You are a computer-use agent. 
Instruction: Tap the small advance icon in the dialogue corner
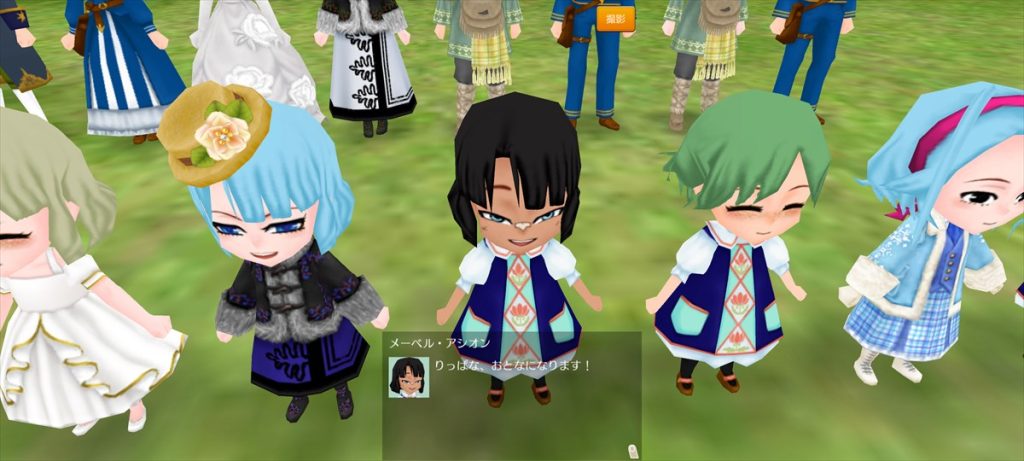click(631, 450)
